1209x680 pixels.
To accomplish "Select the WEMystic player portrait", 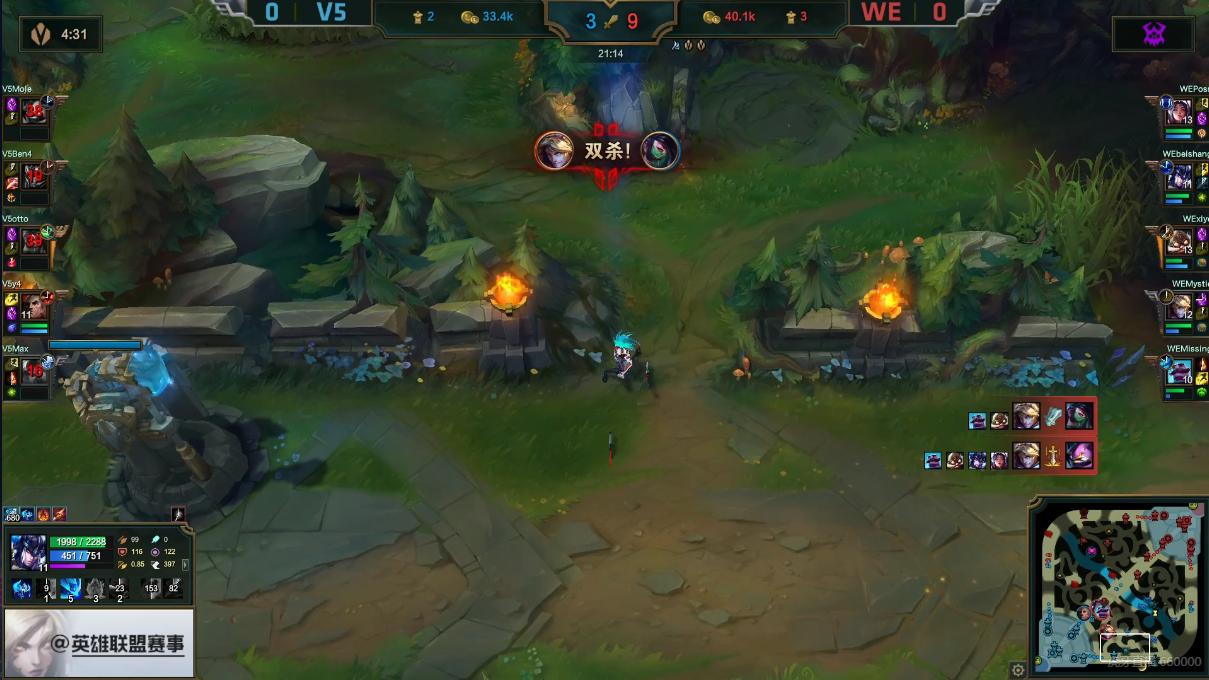I will pyautogui.click(x=1179, y=306).
